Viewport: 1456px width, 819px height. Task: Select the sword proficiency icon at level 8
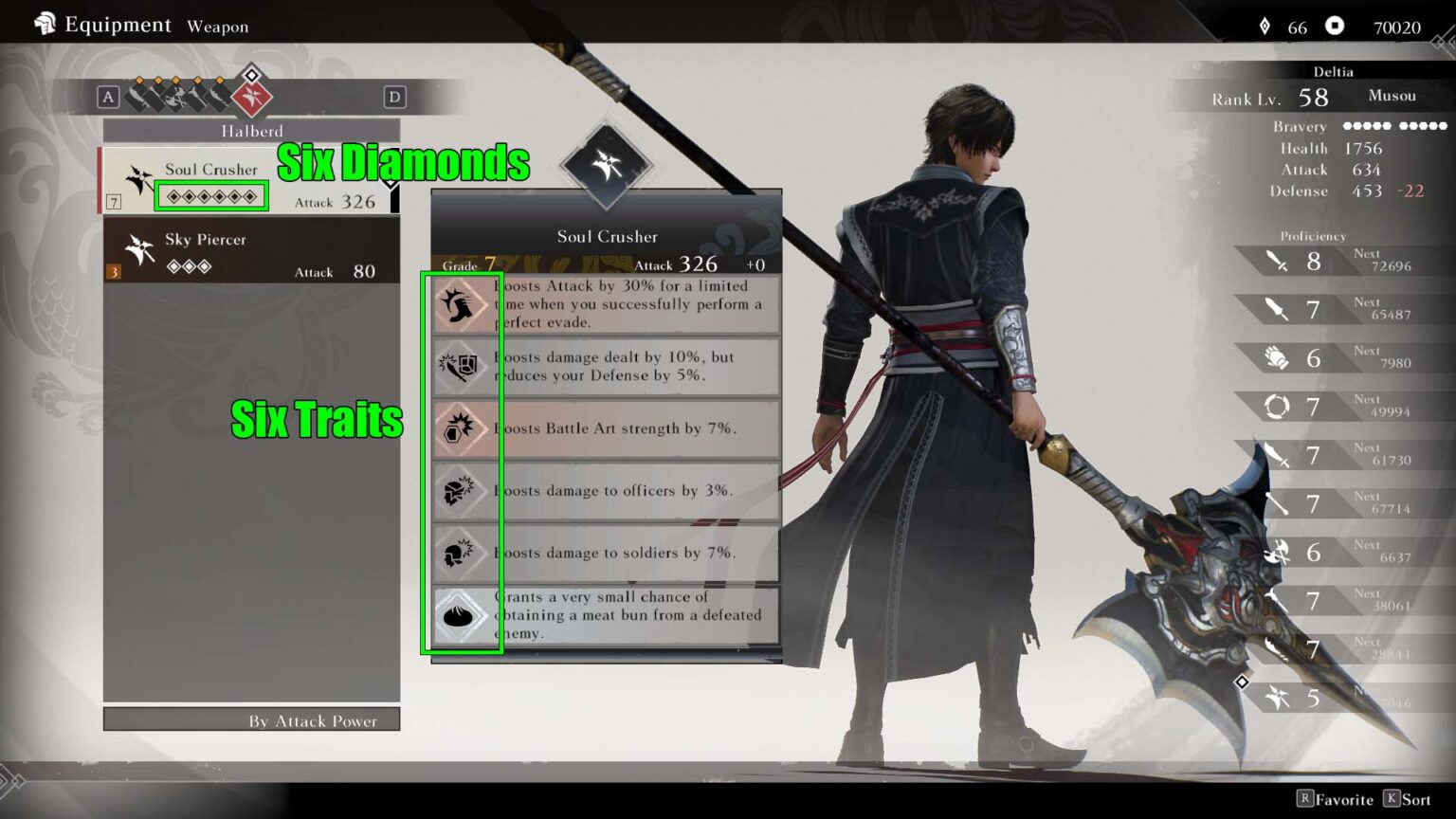[x=1280, y=261]
